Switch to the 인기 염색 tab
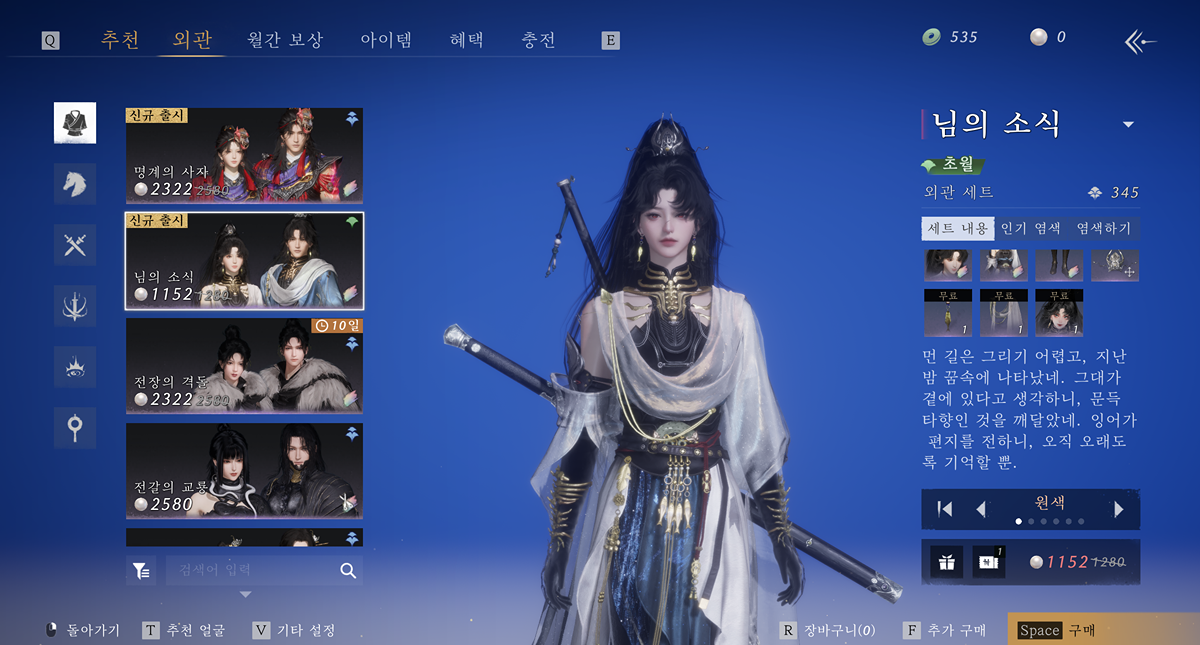The height and width of the screenshot is (645, 1200). coord(1030,229)
